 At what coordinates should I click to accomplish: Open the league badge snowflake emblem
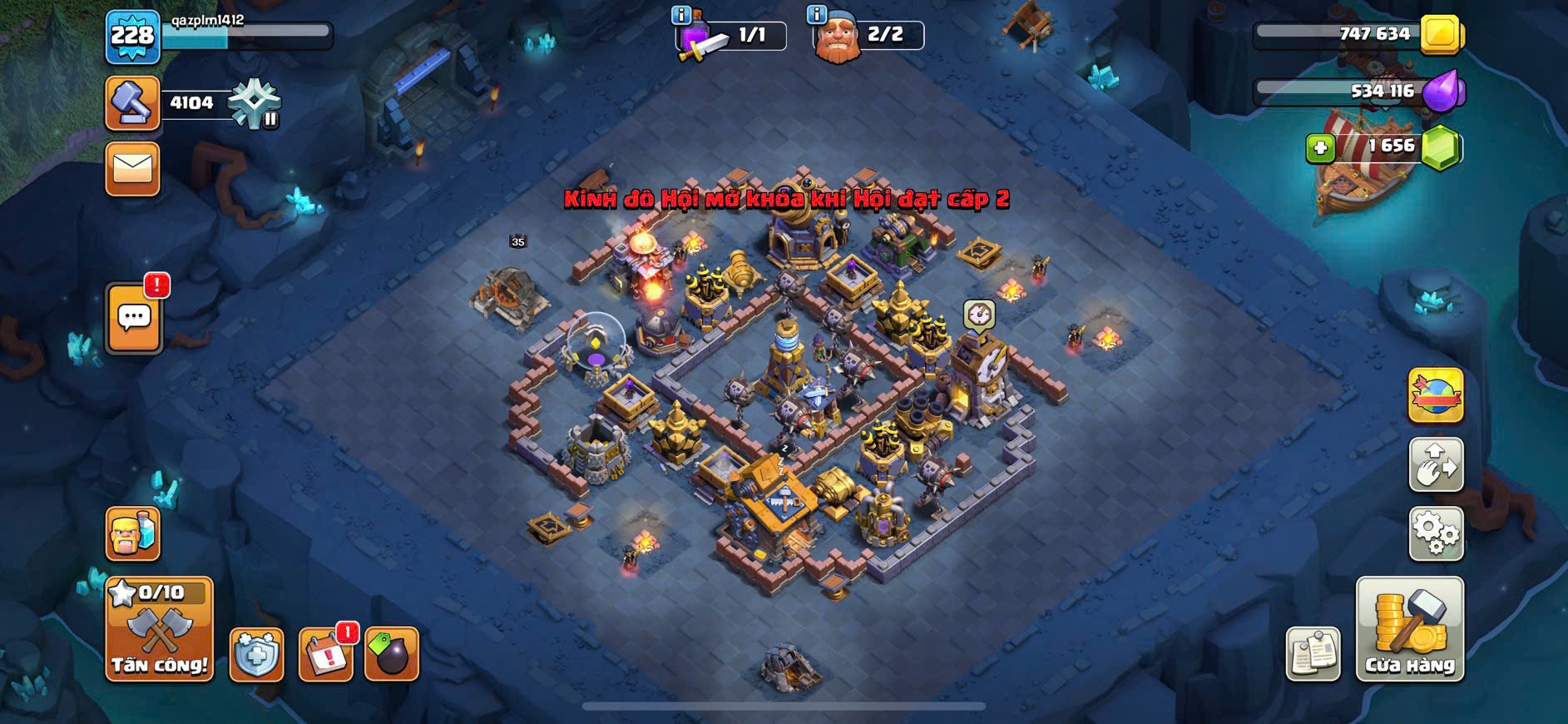[255, 104]
